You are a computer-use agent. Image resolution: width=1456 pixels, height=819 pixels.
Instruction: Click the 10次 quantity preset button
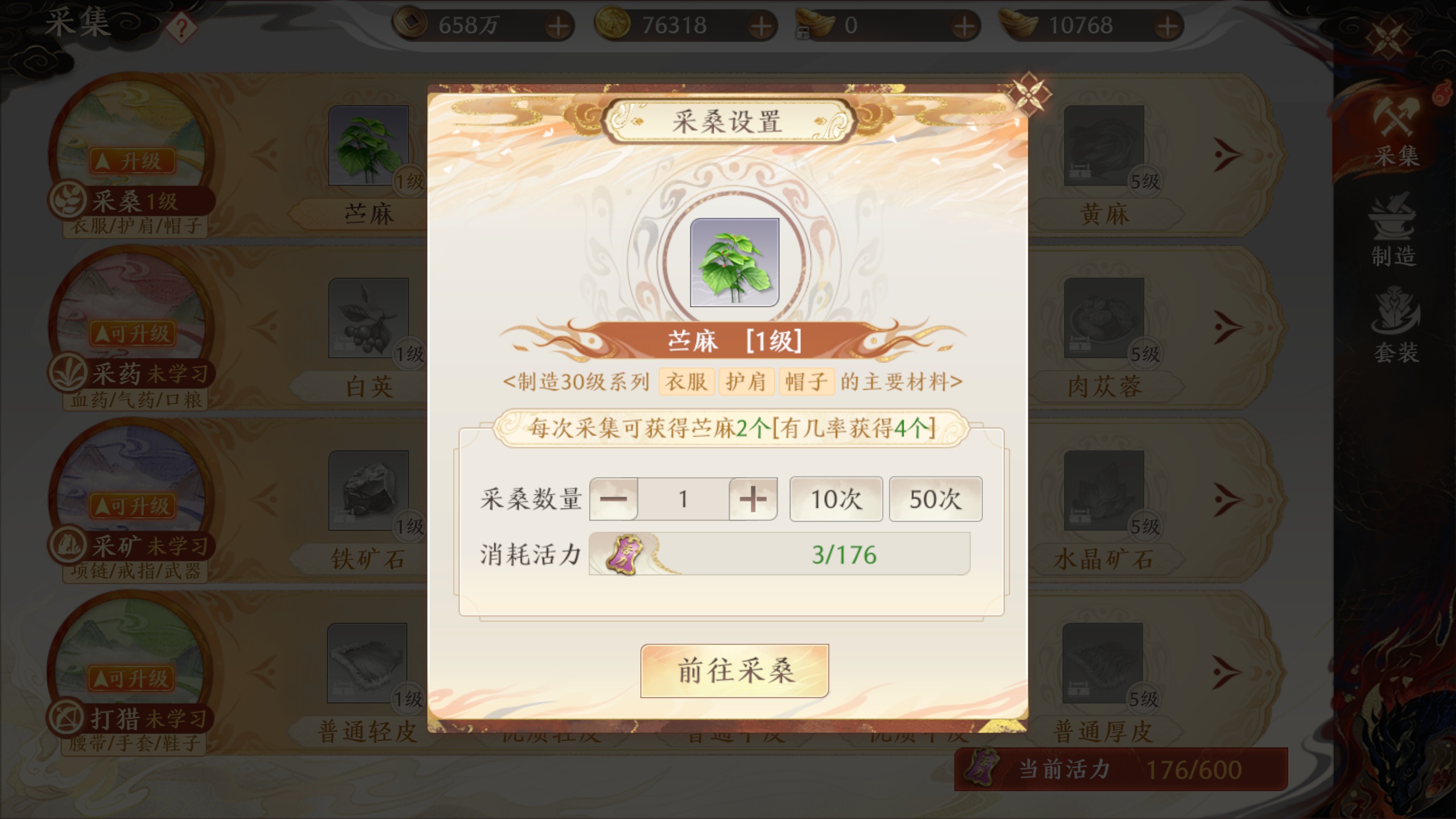(x=836, y=499)
